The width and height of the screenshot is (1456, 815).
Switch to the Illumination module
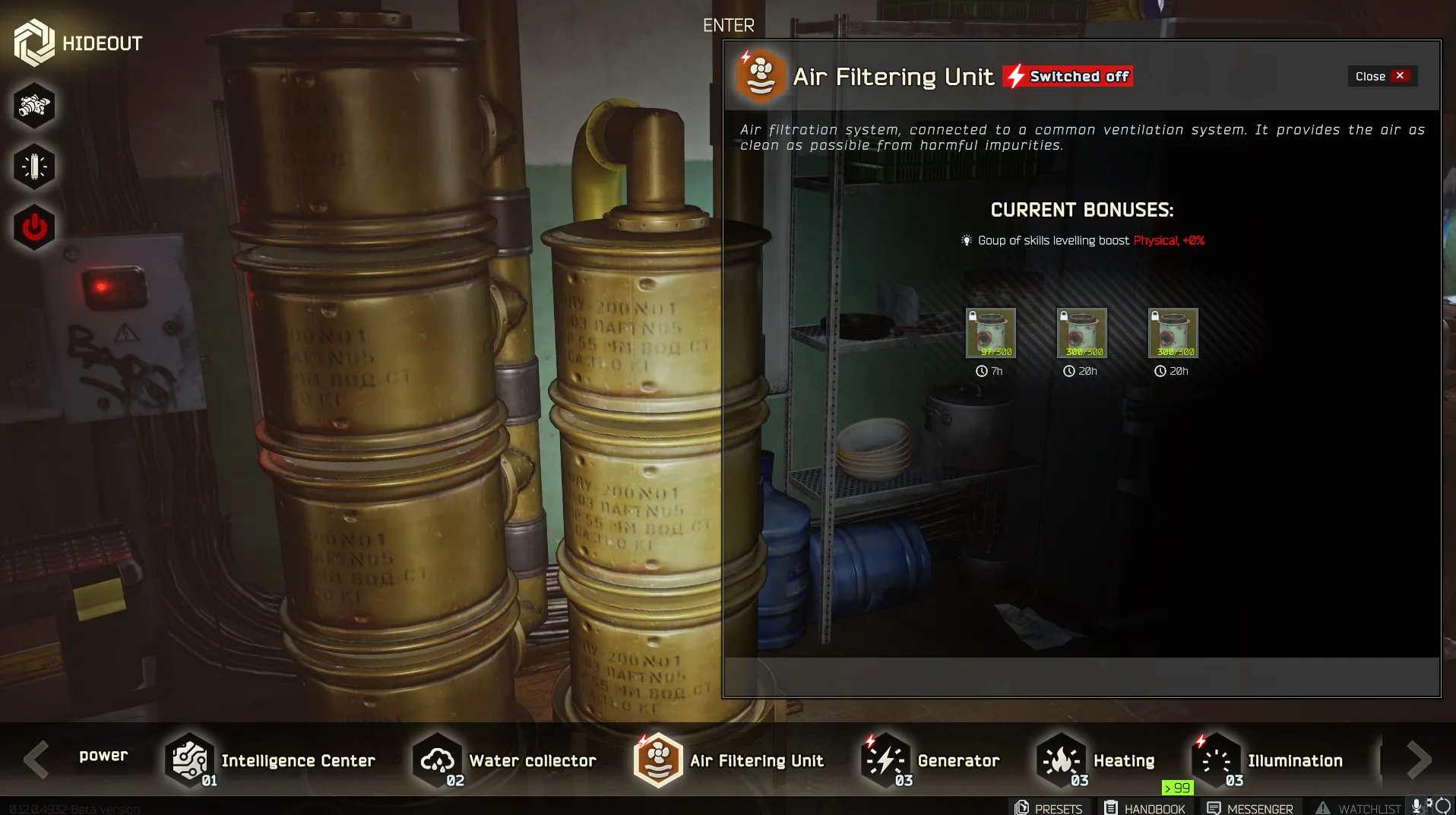pos(1269,760)
